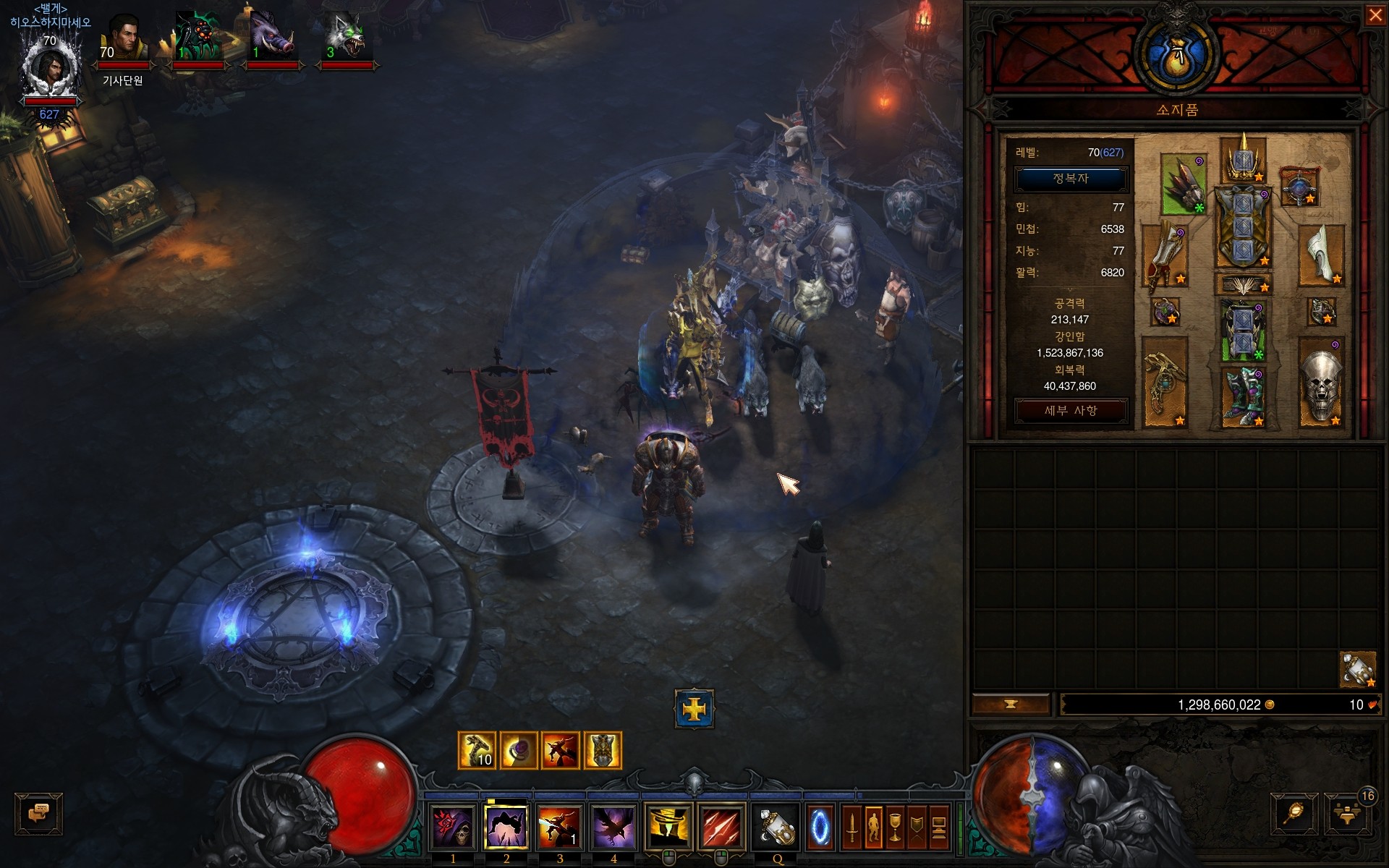Activate the raven companion skill

click(613, 827)
